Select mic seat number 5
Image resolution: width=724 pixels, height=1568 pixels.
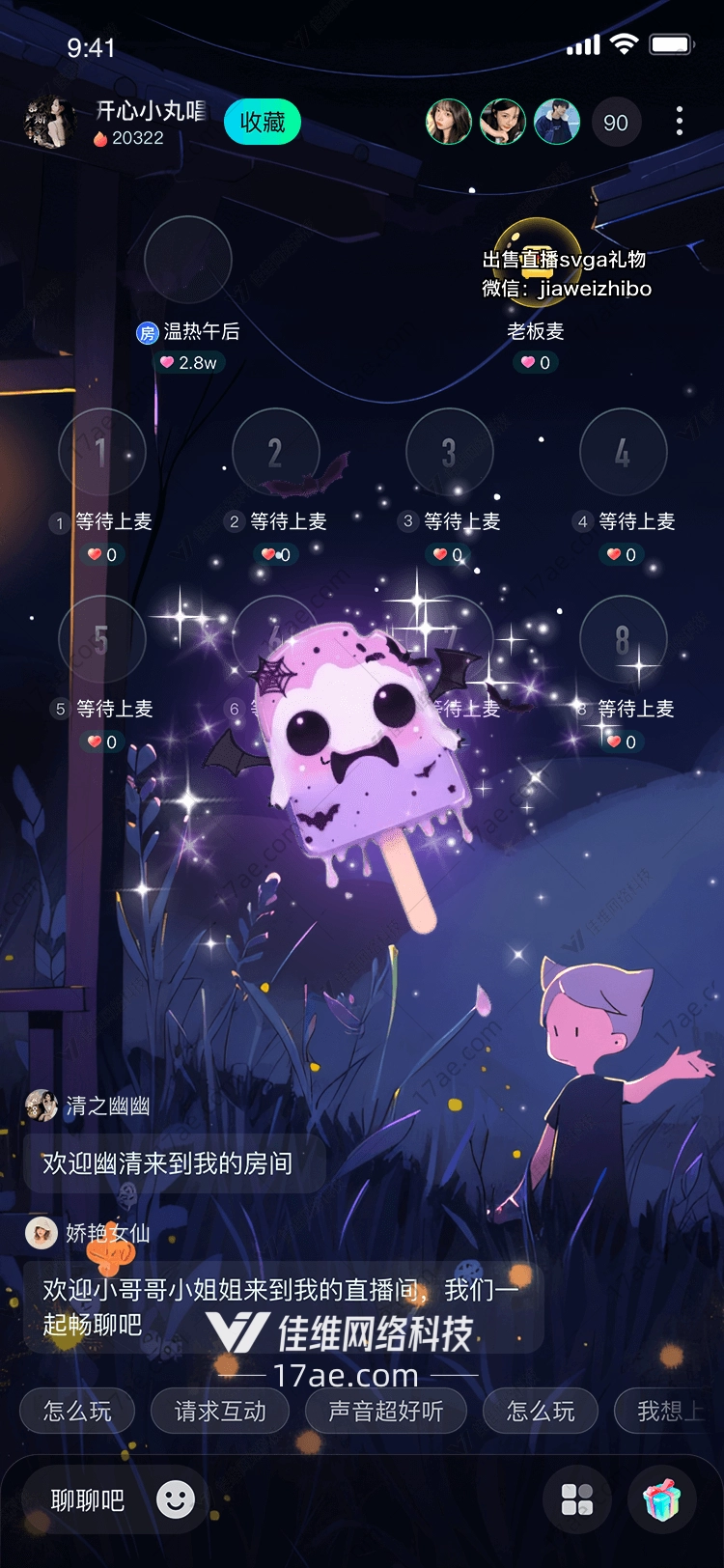coord(101,639)
